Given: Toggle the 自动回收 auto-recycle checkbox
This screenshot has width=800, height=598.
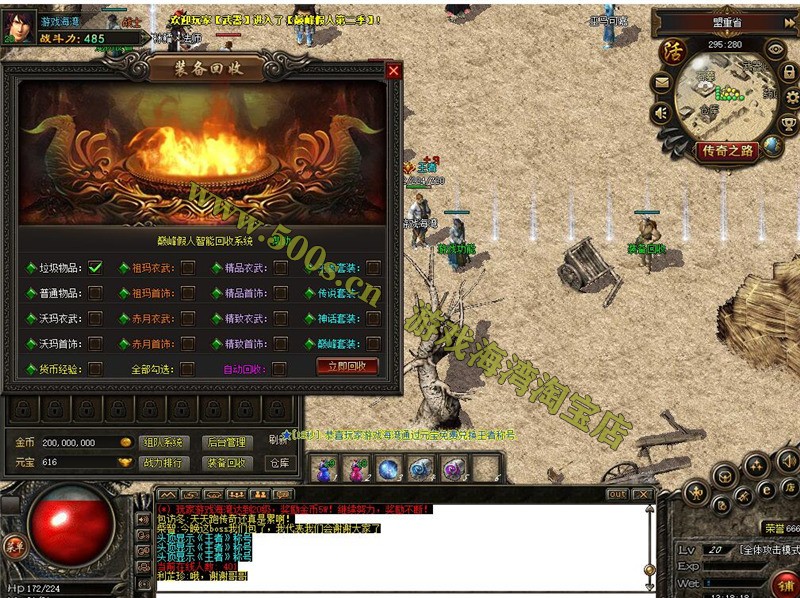Looking at the screenshot, I should click(280, 368).
